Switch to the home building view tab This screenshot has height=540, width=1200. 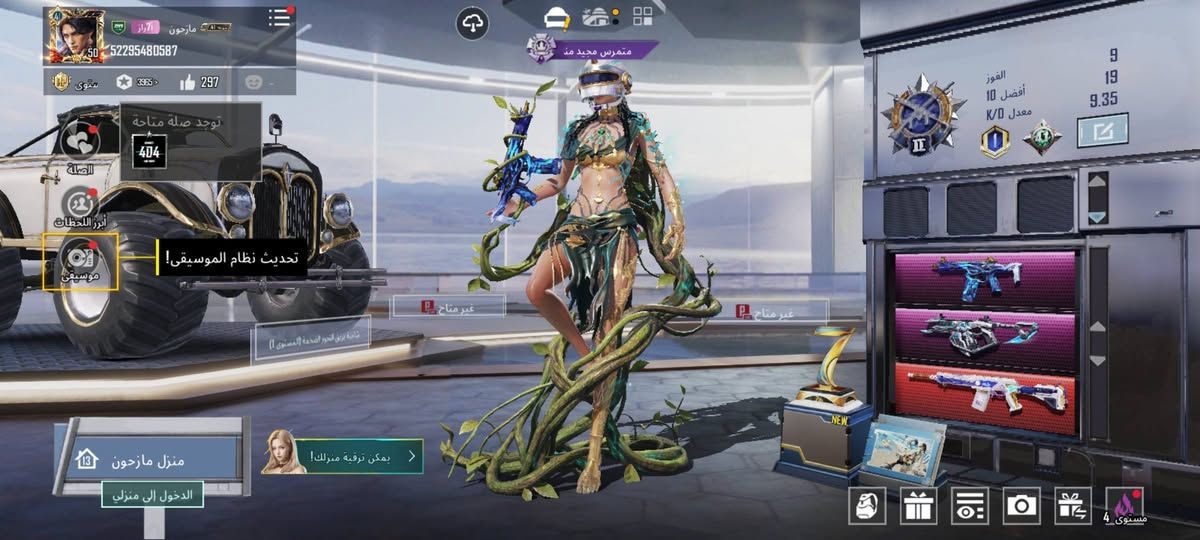click(x=598, y=16)
